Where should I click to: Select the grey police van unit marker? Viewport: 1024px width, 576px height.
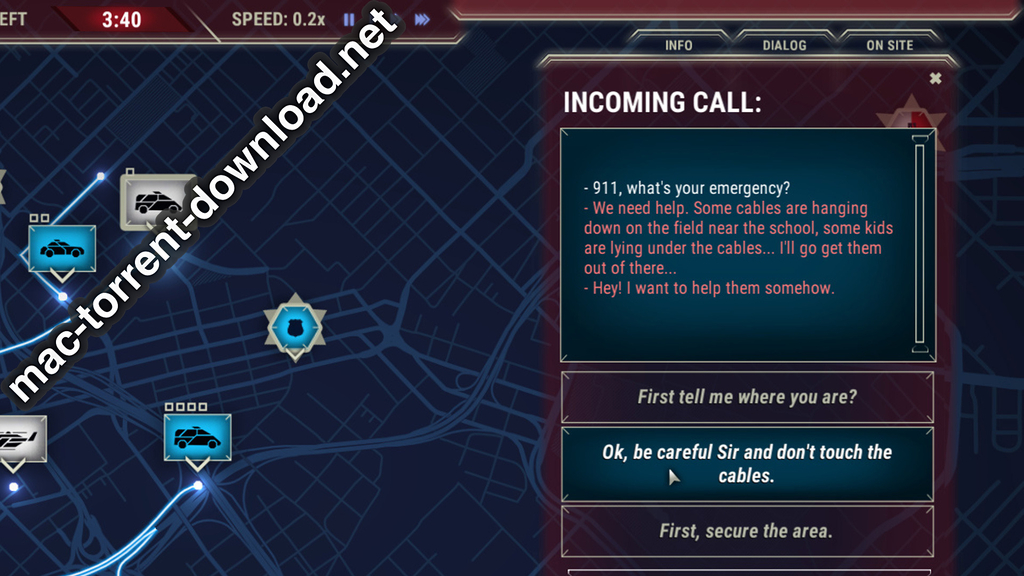158,203
